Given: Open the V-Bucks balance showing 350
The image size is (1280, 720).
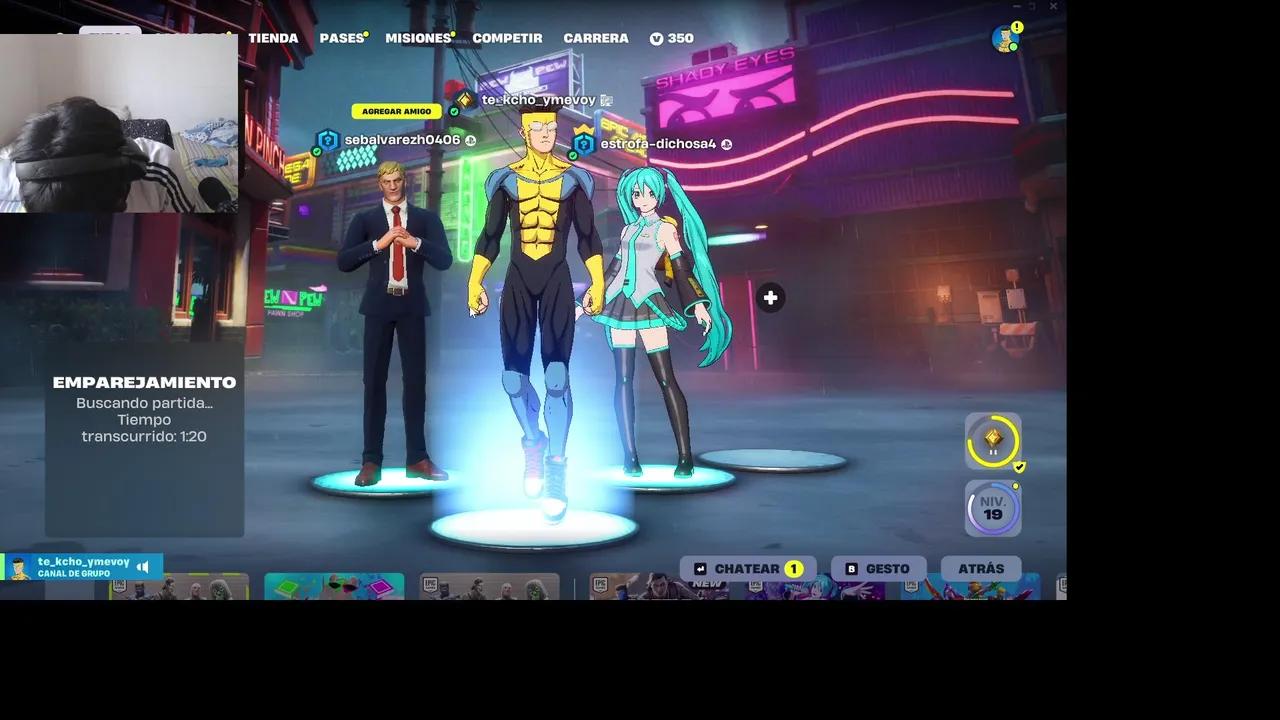Looking at the screenshot, I should (672, 38).
